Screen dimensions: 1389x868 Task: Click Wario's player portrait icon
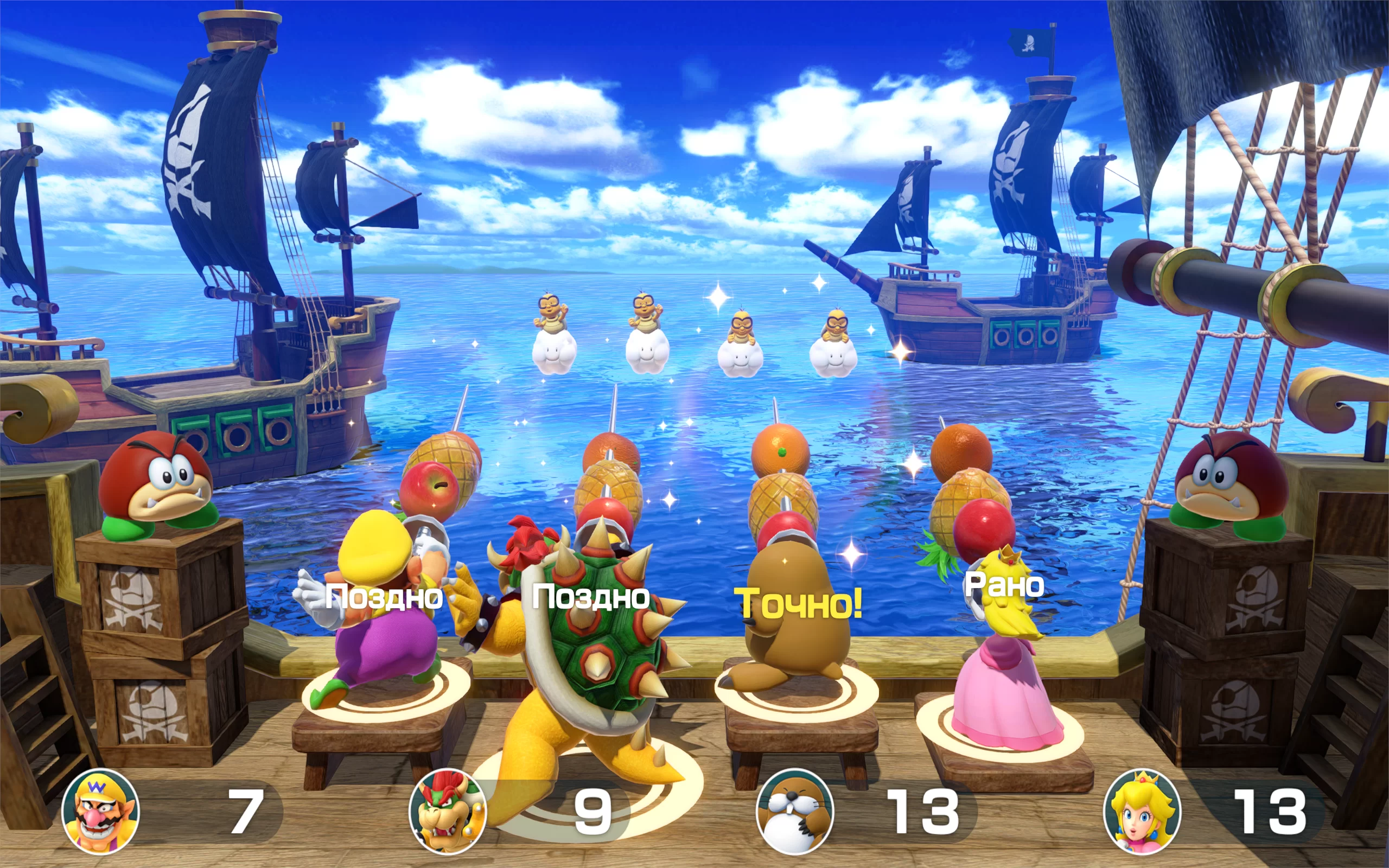pyautogui.click(x=100, y=812)
